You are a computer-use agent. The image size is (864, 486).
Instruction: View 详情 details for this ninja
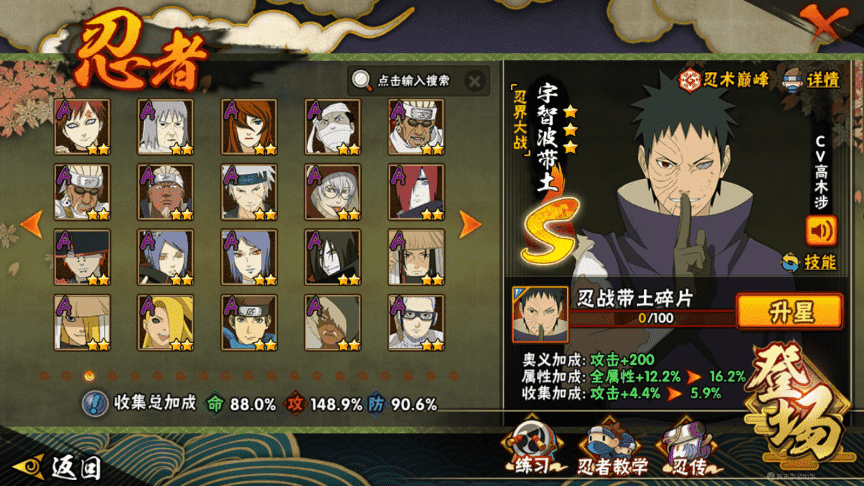click(812, 80)
